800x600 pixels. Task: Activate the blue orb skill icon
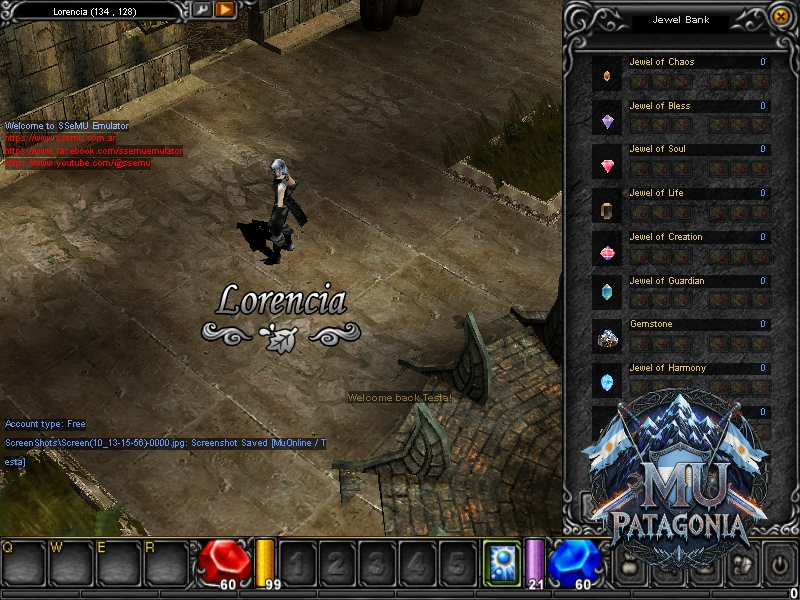pyautogui.click(x=501, y=560)
